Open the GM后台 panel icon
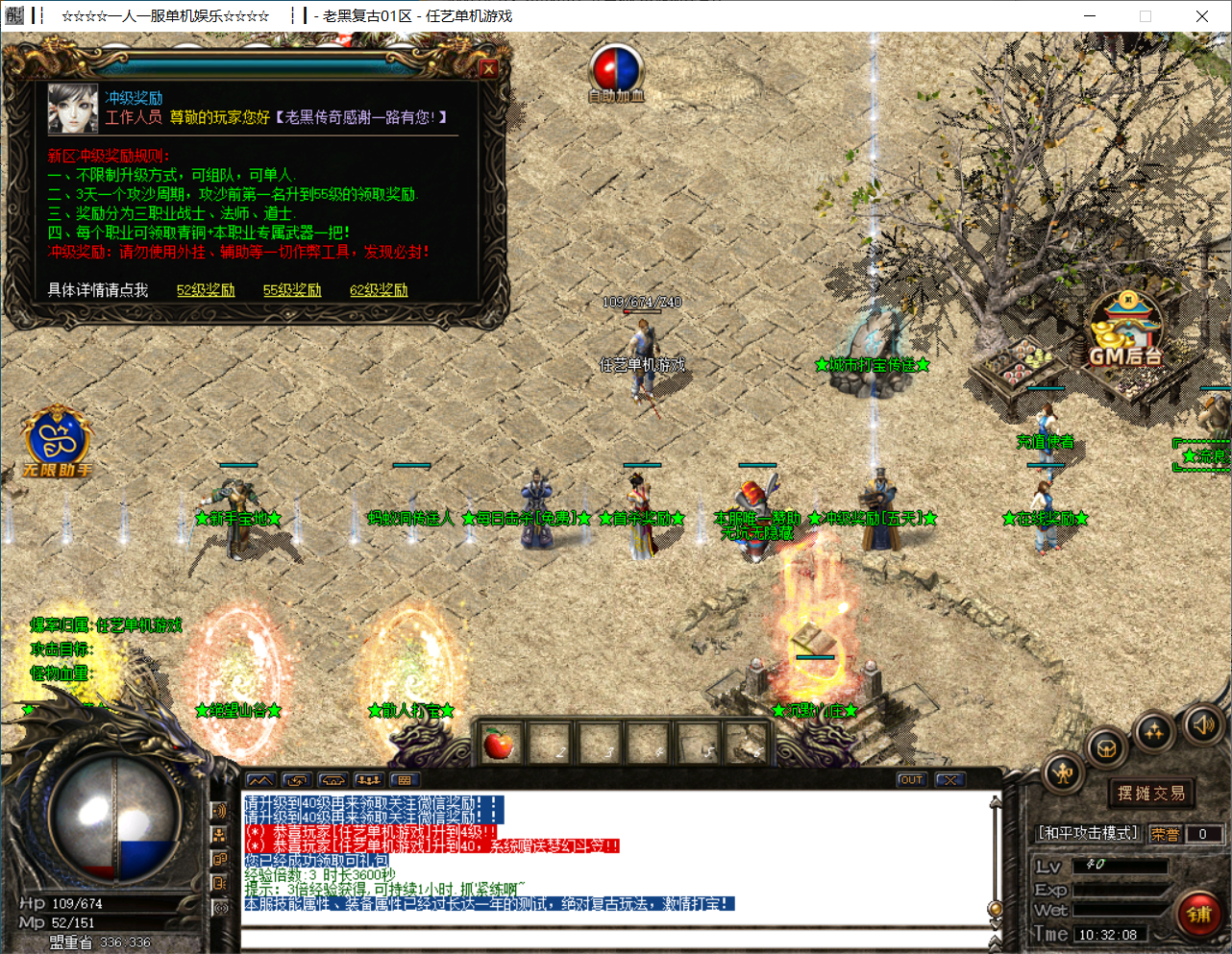This screenshot has width=1232, height=954. point(1125,331)
